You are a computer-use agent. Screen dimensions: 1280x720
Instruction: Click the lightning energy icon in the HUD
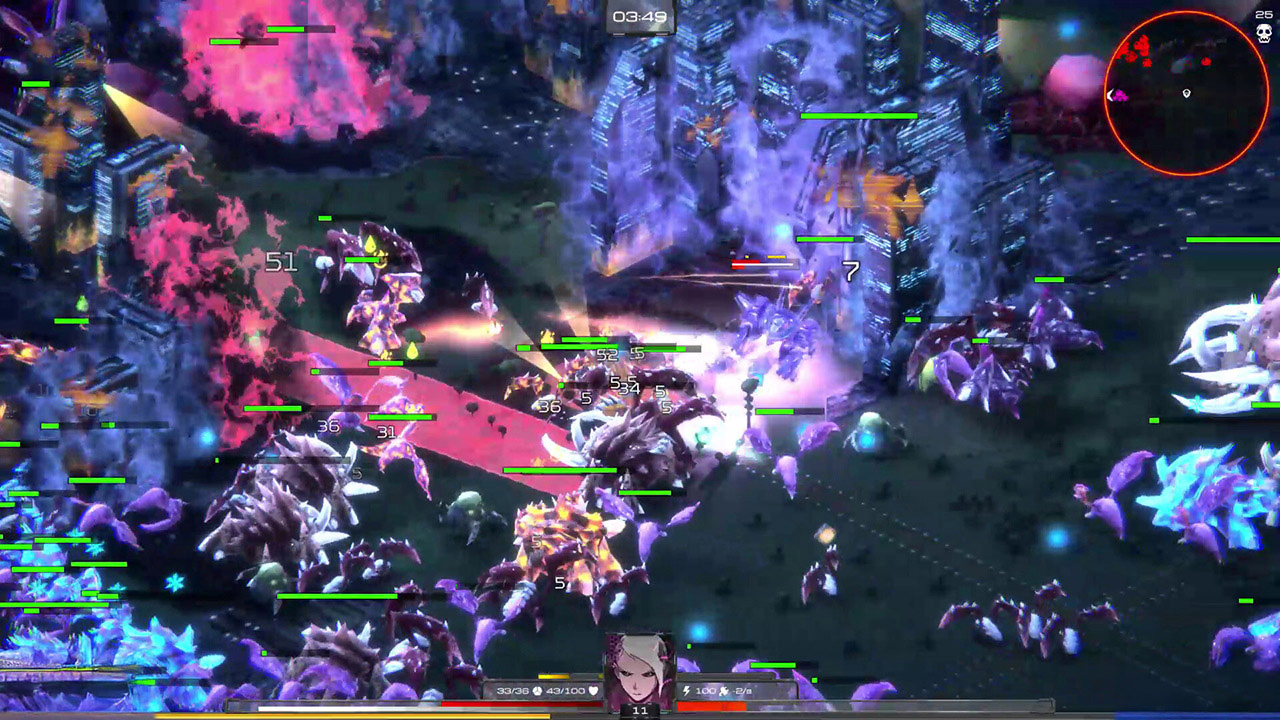[x=687, y=690]
